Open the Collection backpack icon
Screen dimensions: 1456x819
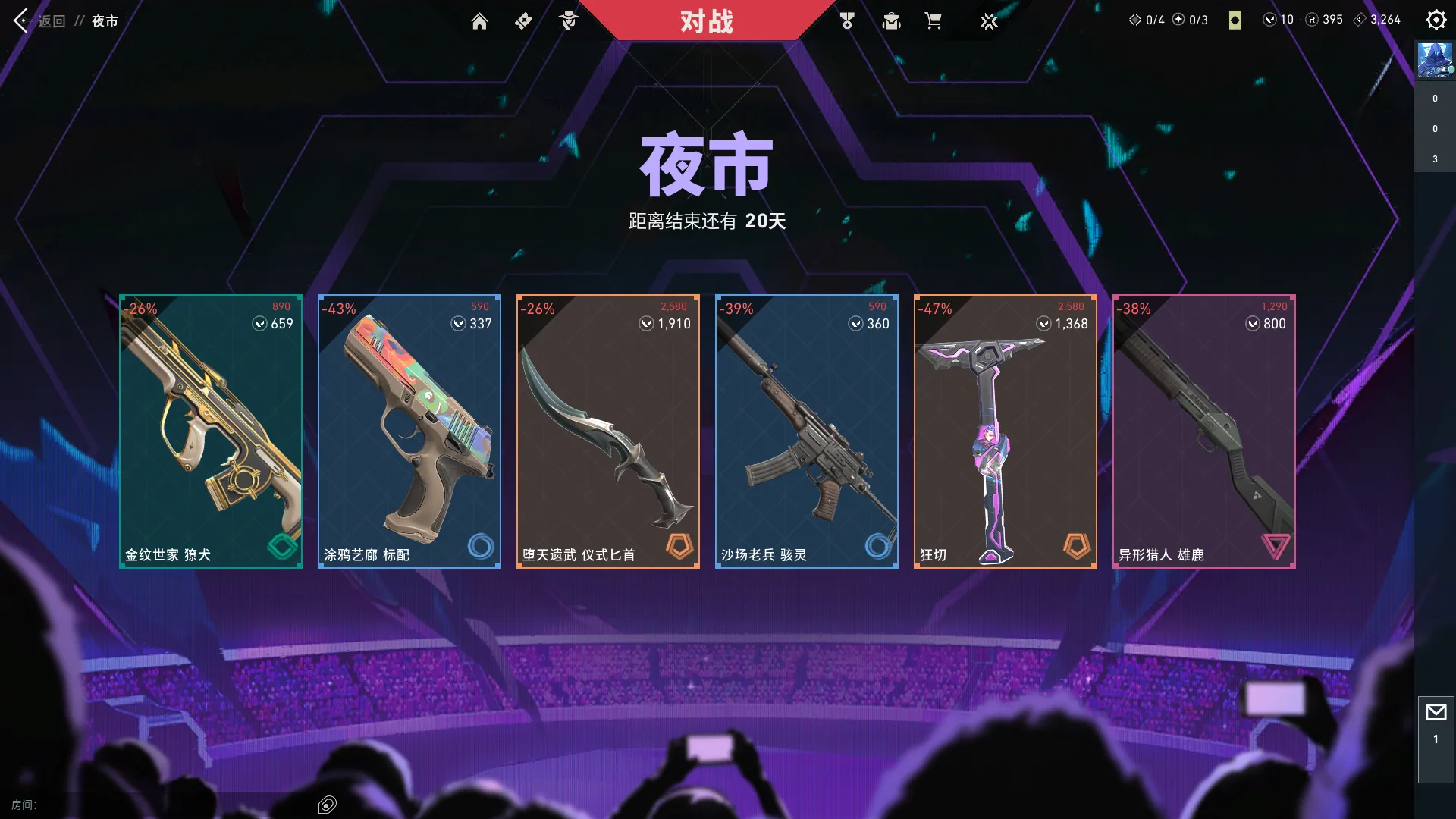pos(891,21)
